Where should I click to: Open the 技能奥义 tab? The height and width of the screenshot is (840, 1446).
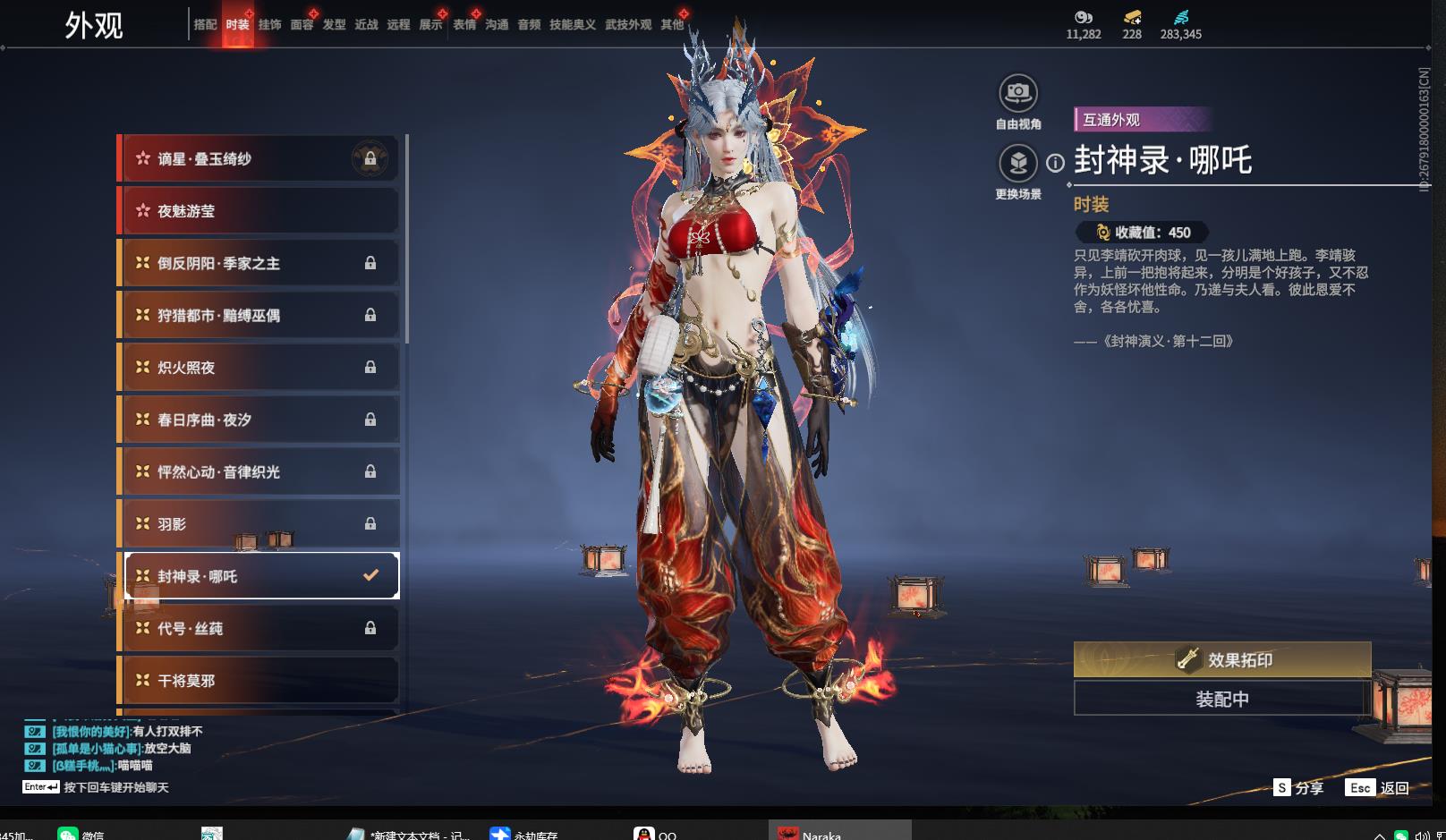point(572,25)
